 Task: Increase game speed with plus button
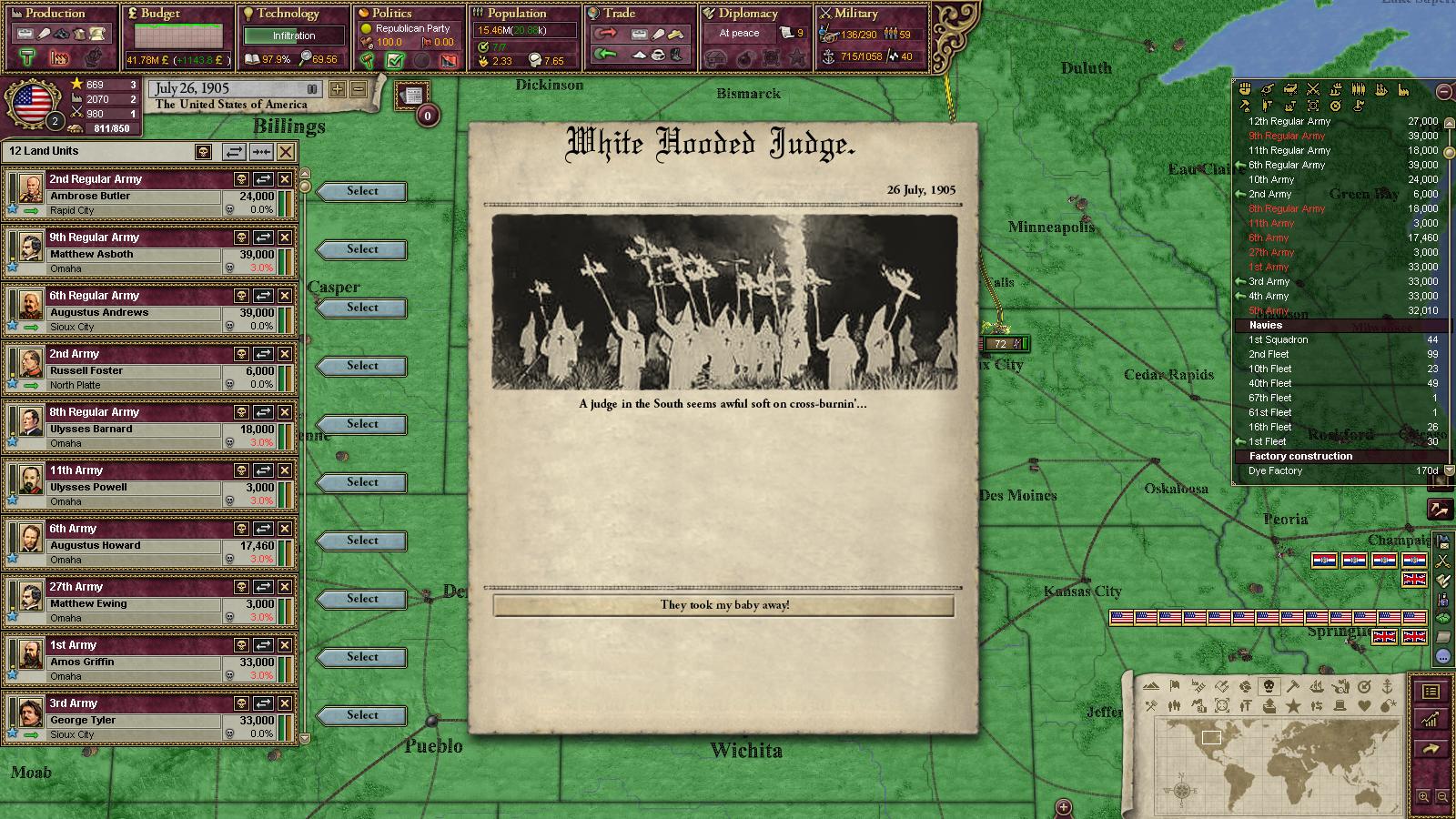pyautogui.click(x=338, y=89)
